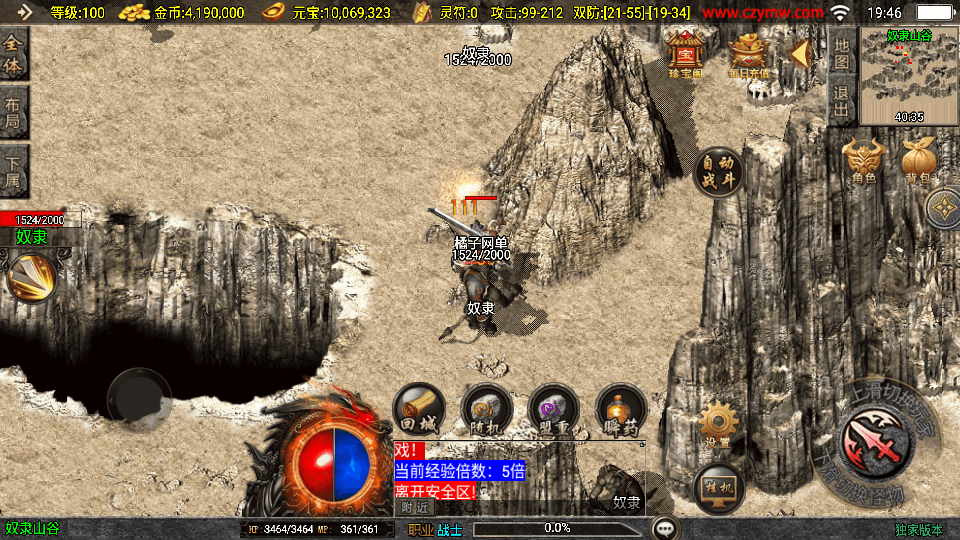Open the 珍宝阁 treasure shop
The height and width of the screenshot is (540, 960).
[x=686, y=55]
